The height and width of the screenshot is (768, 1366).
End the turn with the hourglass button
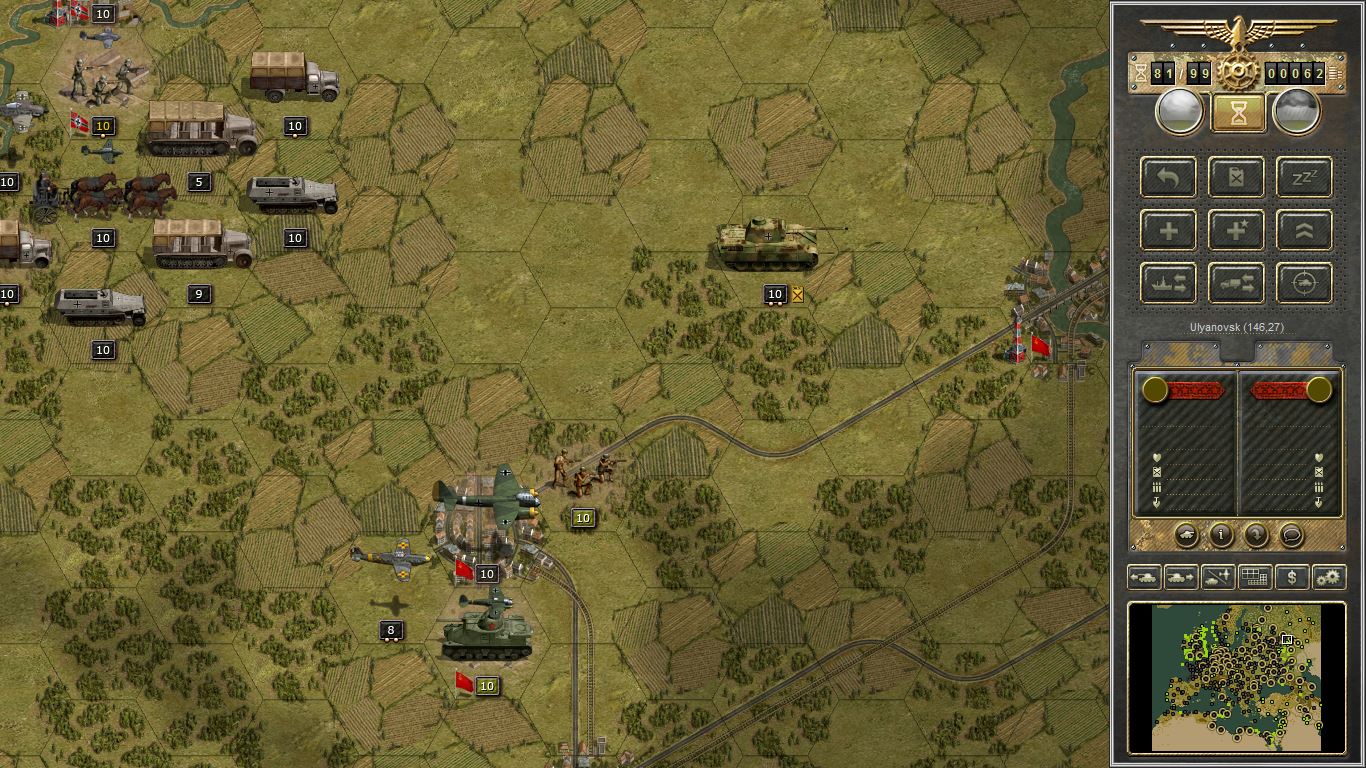point(1238,112)
